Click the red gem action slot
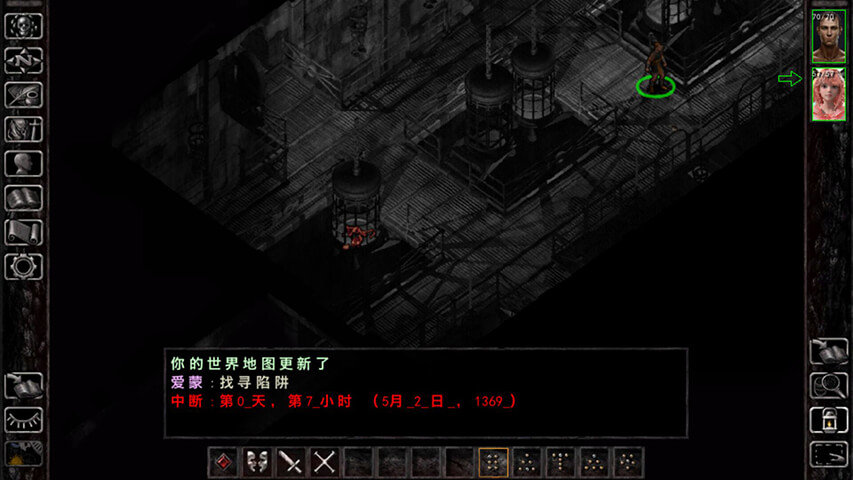853x480 pixels. point(223,462)
